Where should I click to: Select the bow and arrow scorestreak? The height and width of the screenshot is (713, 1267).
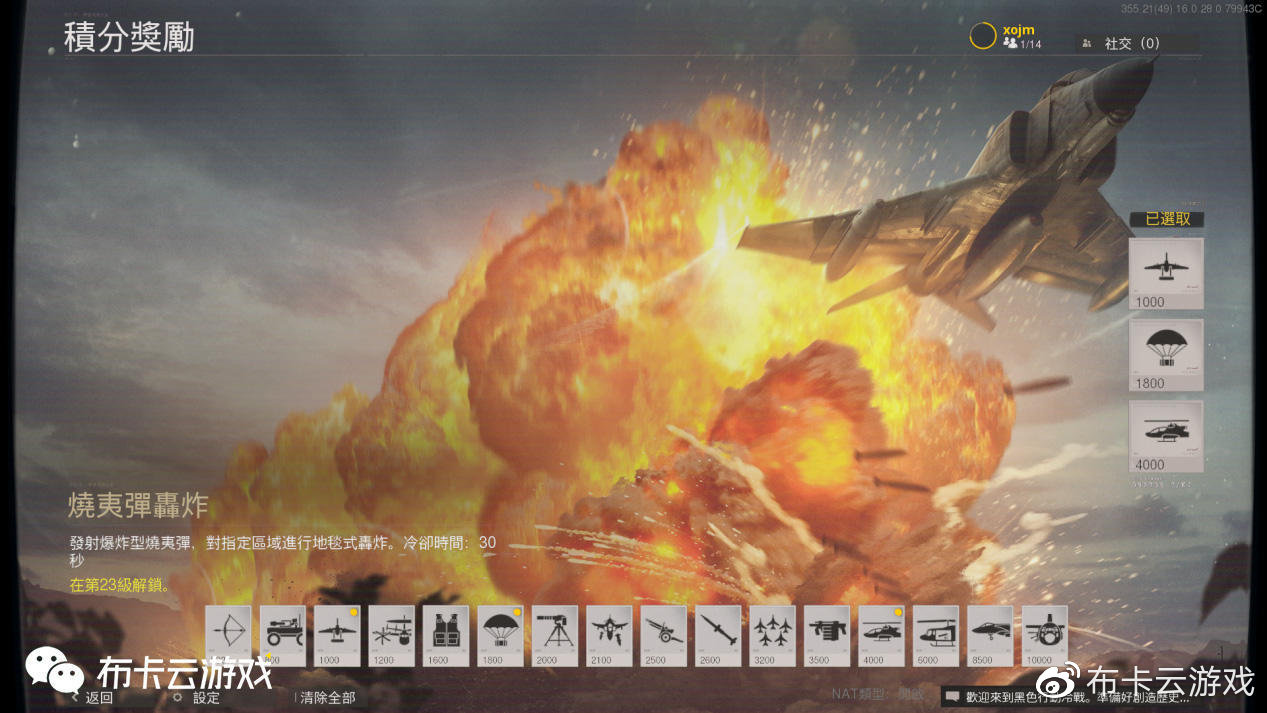[x=228, y=634]
